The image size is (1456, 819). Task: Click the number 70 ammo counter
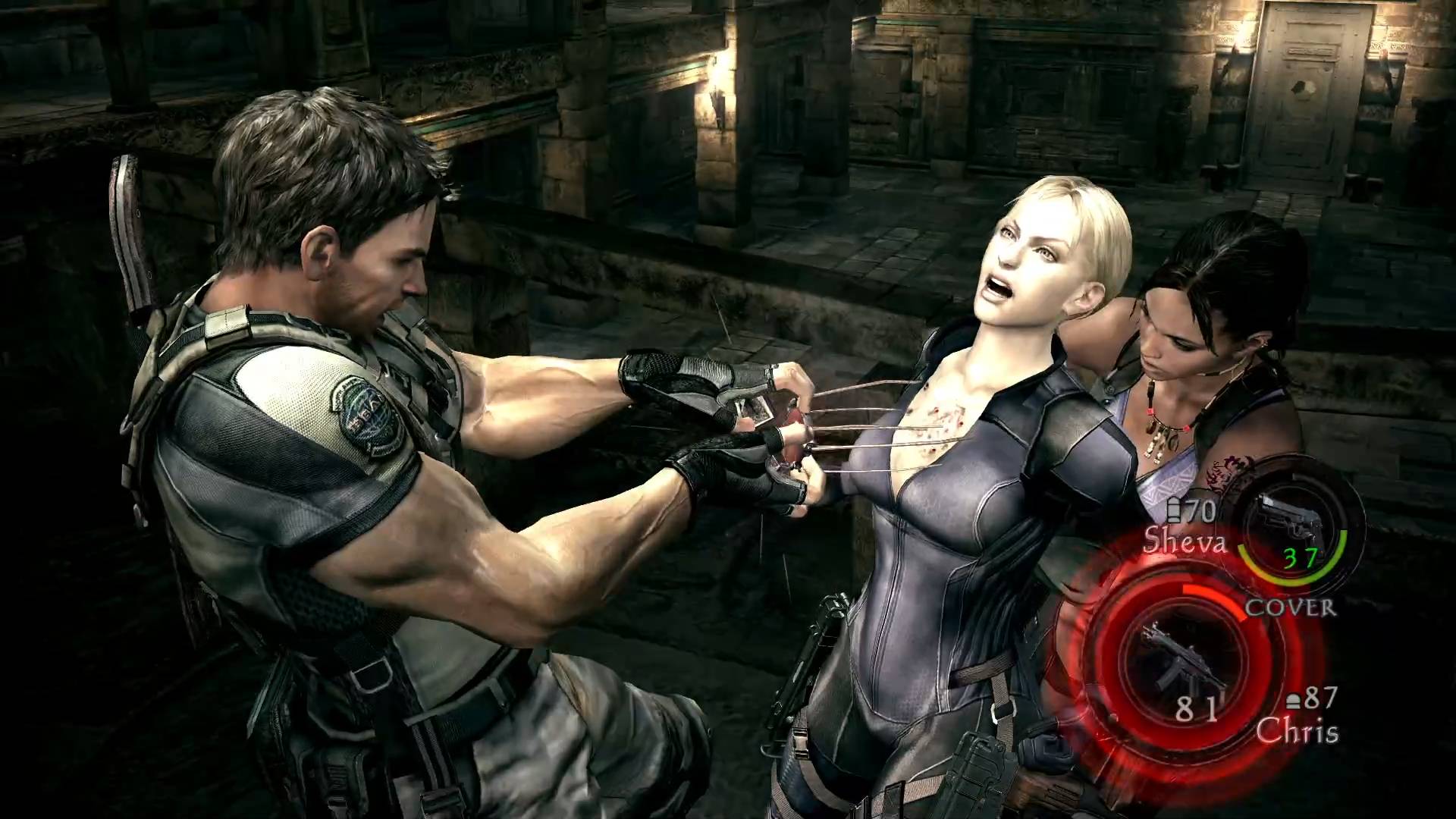coord(1200,510)
